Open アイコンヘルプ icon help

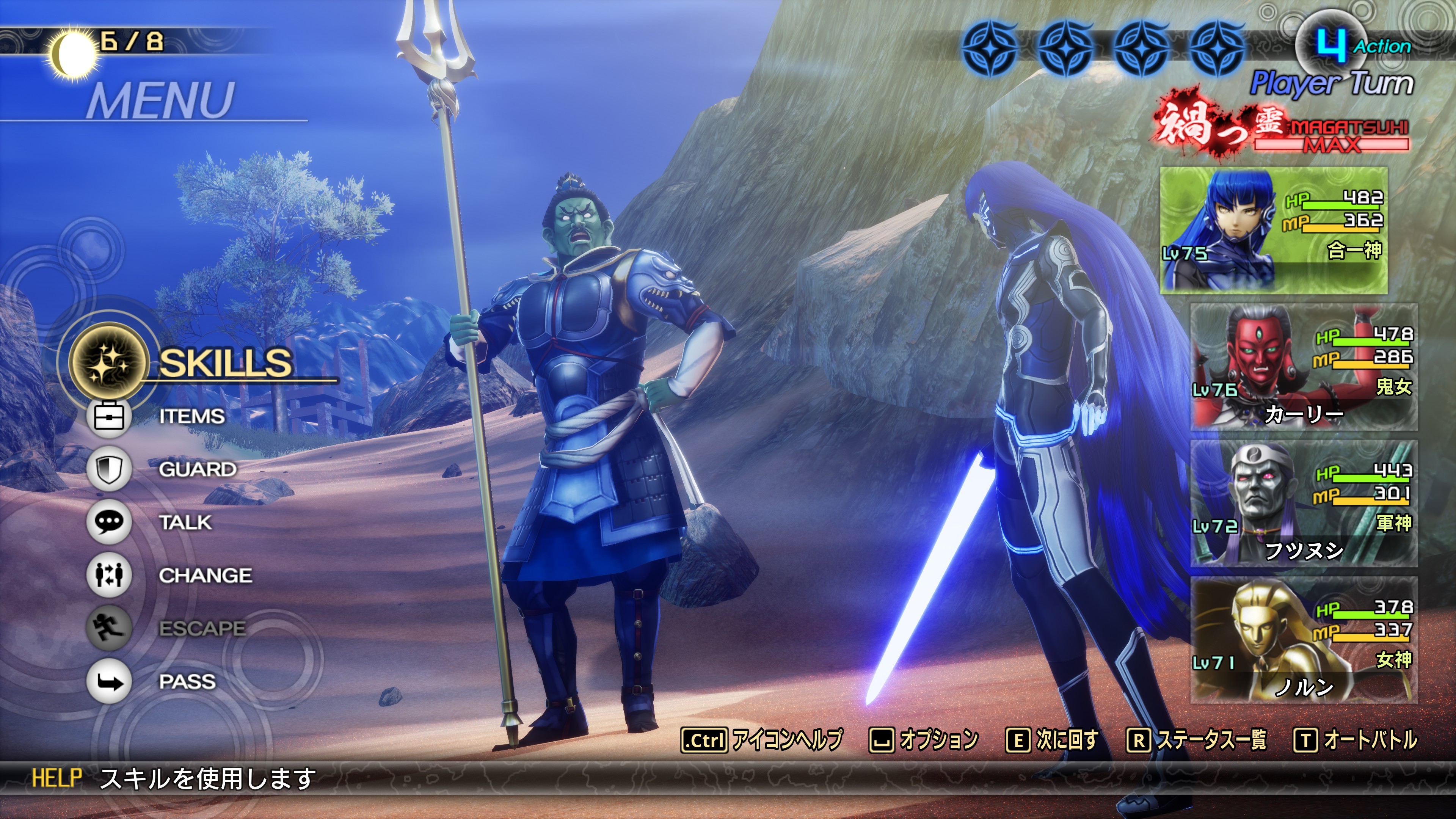pyautogui.click(x=761, y=740)
